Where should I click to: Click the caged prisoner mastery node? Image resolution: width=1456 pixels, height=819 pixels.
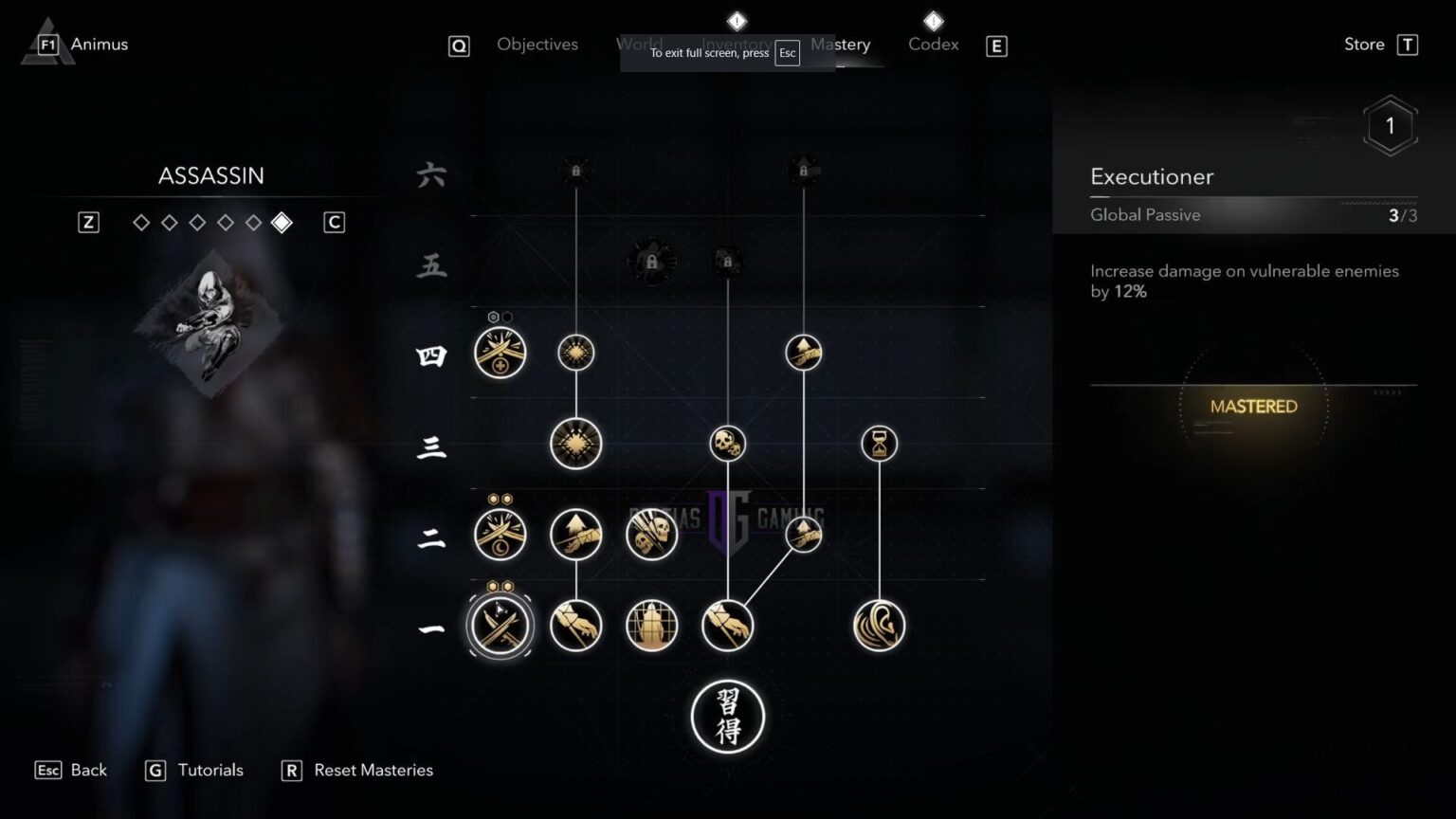pos(651,626)
